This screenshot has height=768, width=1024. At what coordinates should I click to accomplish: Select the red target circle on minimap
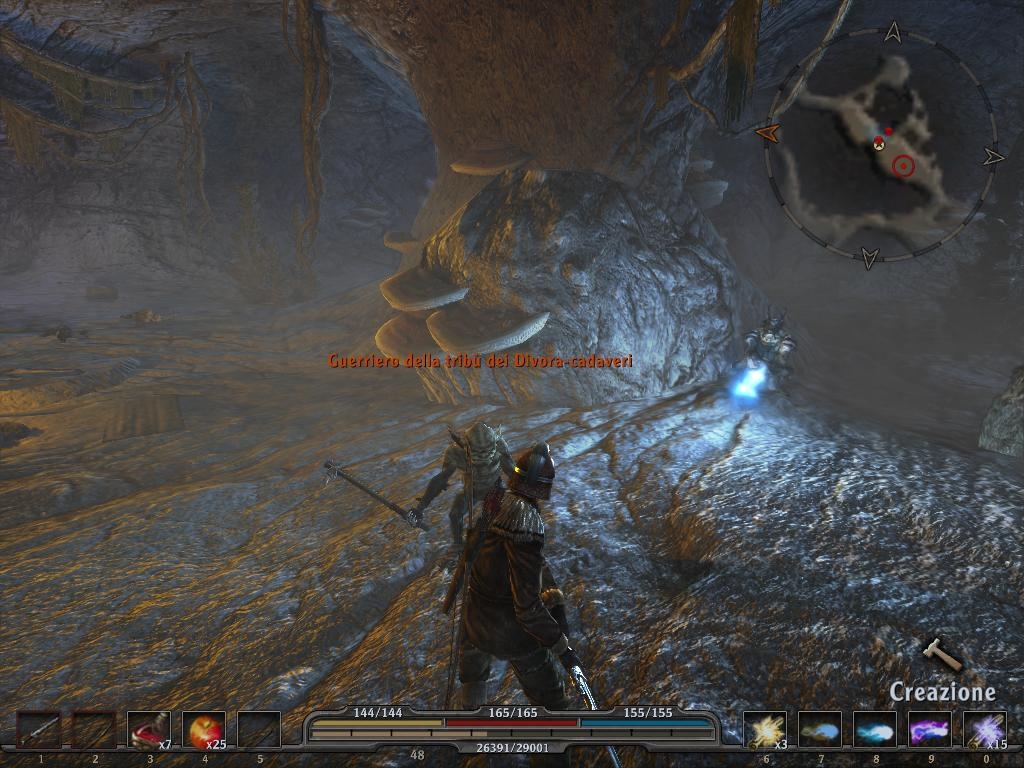[x=904, y=166]
